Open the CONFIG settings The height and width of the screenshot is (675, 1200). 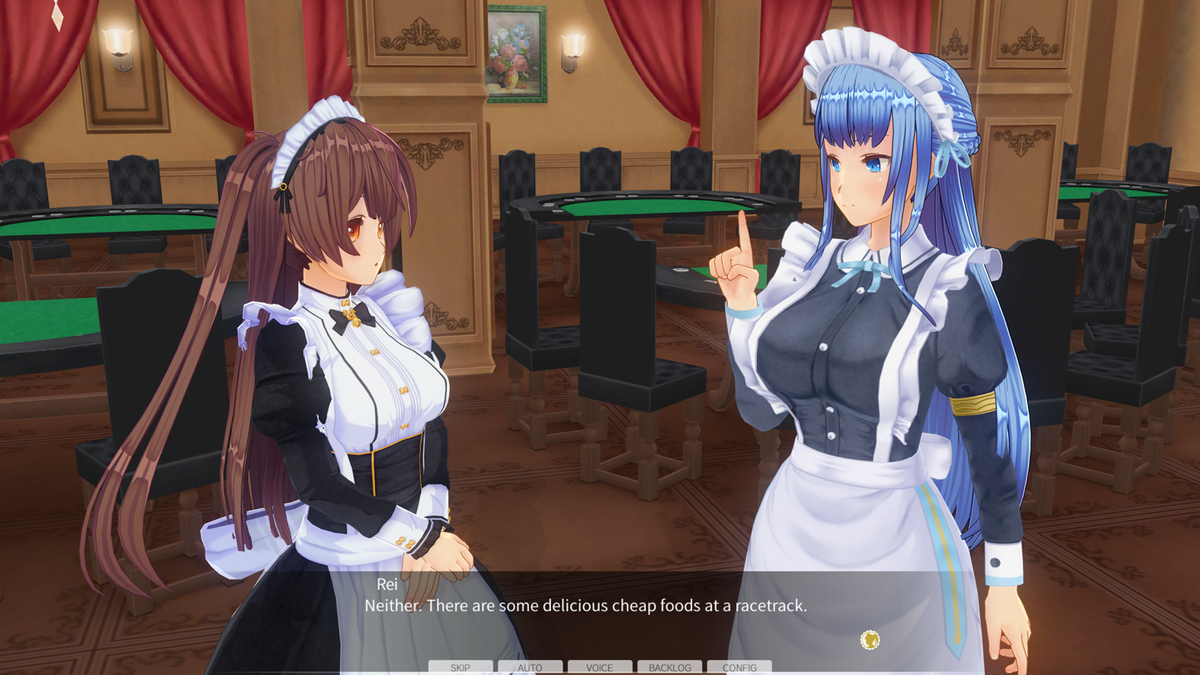tap(739, 667)
